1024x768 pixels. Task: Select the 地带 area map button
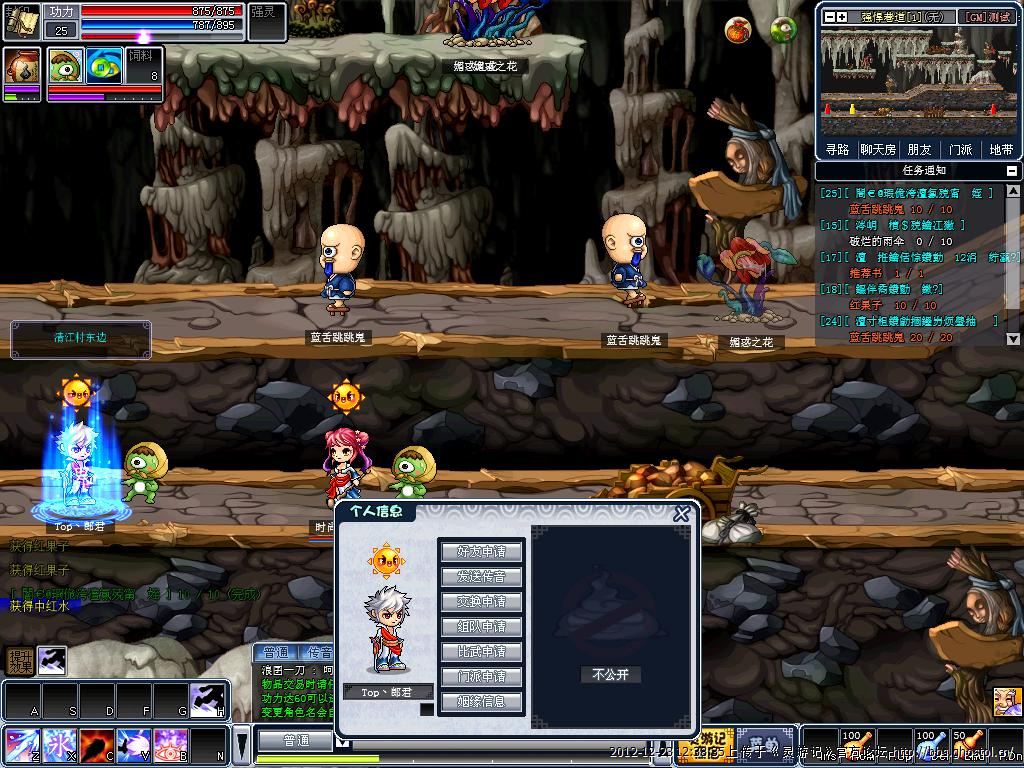1000,150
